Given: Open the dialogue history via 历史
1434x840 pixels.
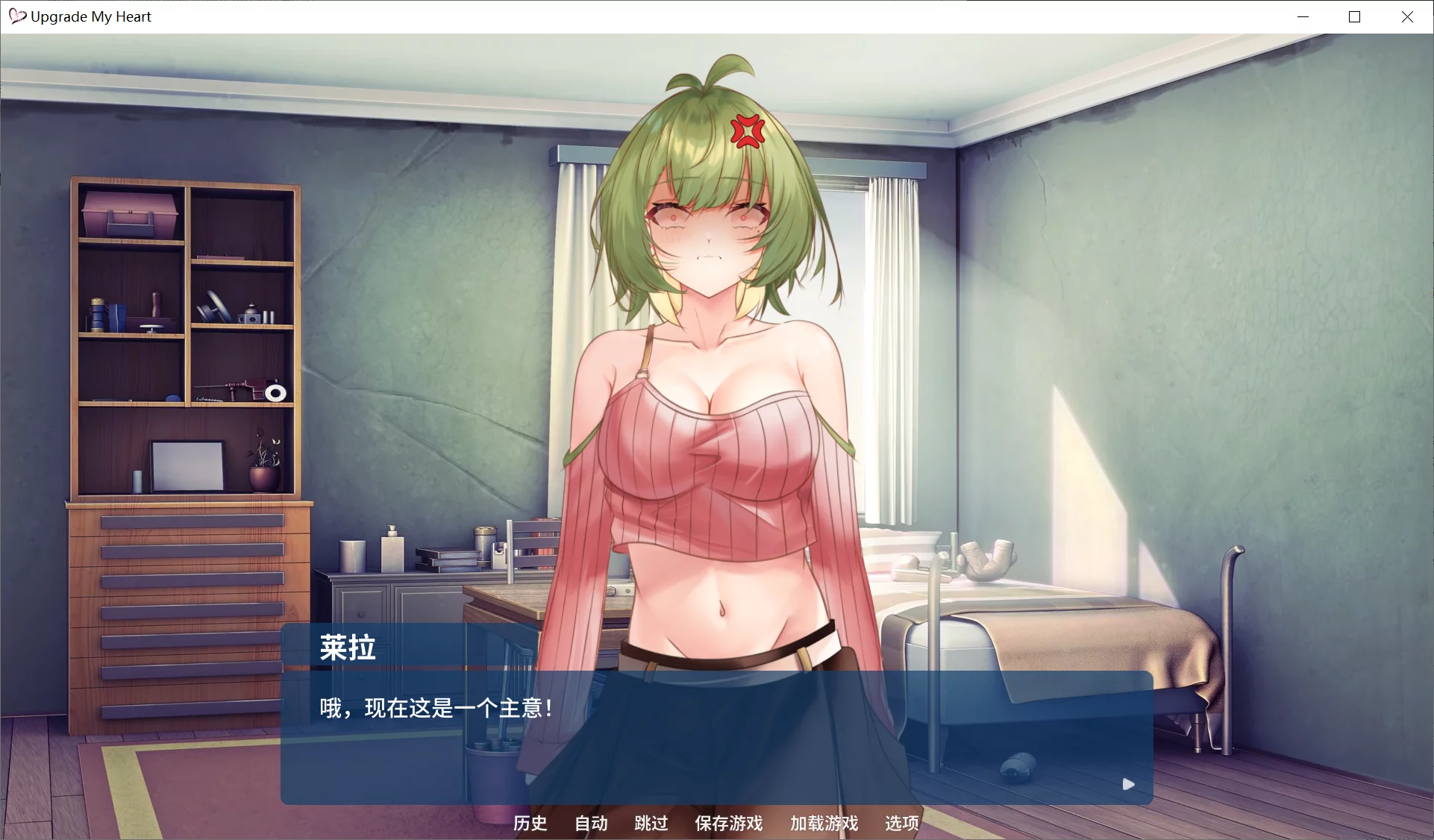Looking at the screenshot, I should [x=530, y=824].
